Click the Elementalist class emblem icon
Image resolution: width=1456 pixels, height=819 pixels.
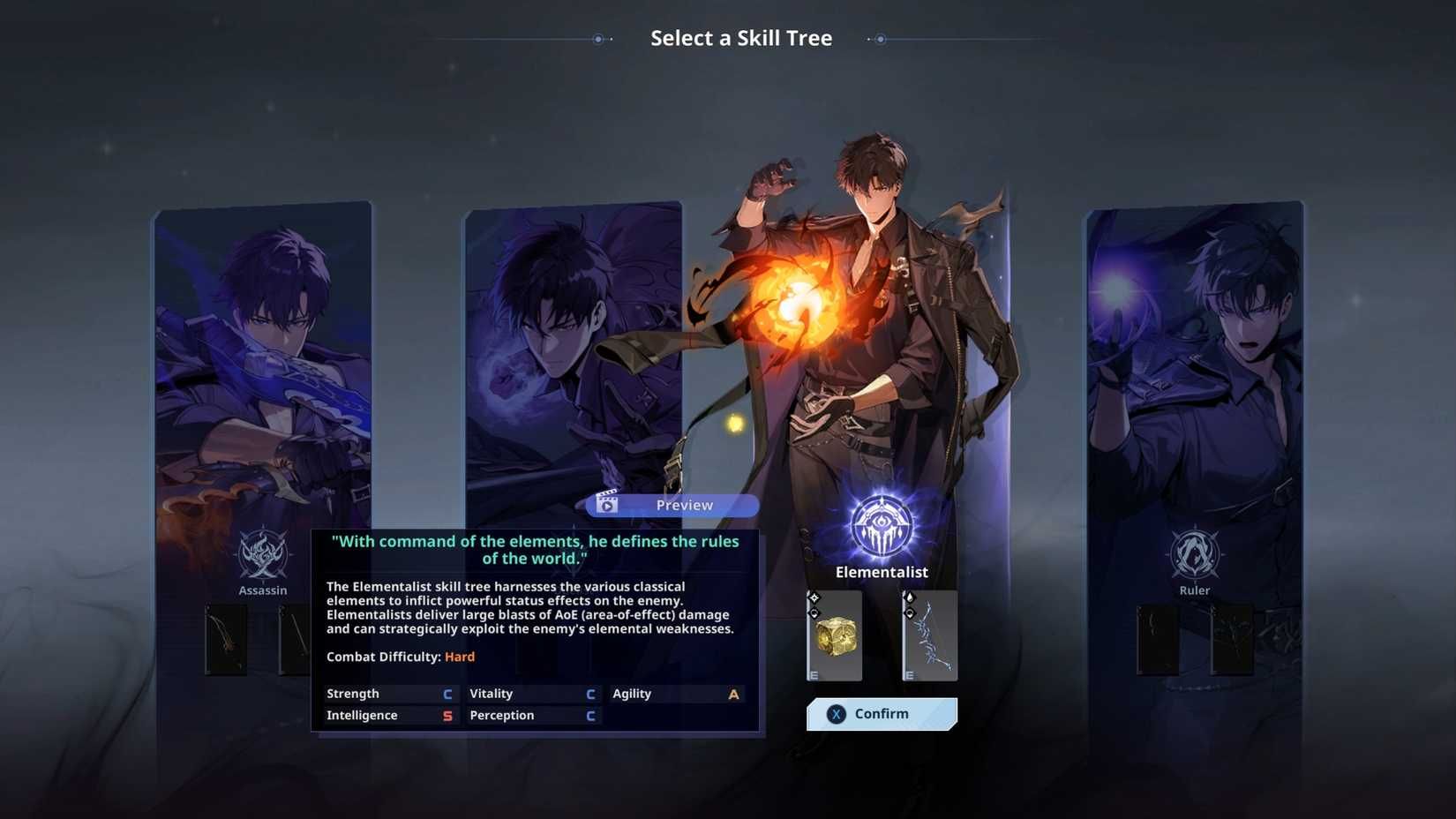(881, 526)
